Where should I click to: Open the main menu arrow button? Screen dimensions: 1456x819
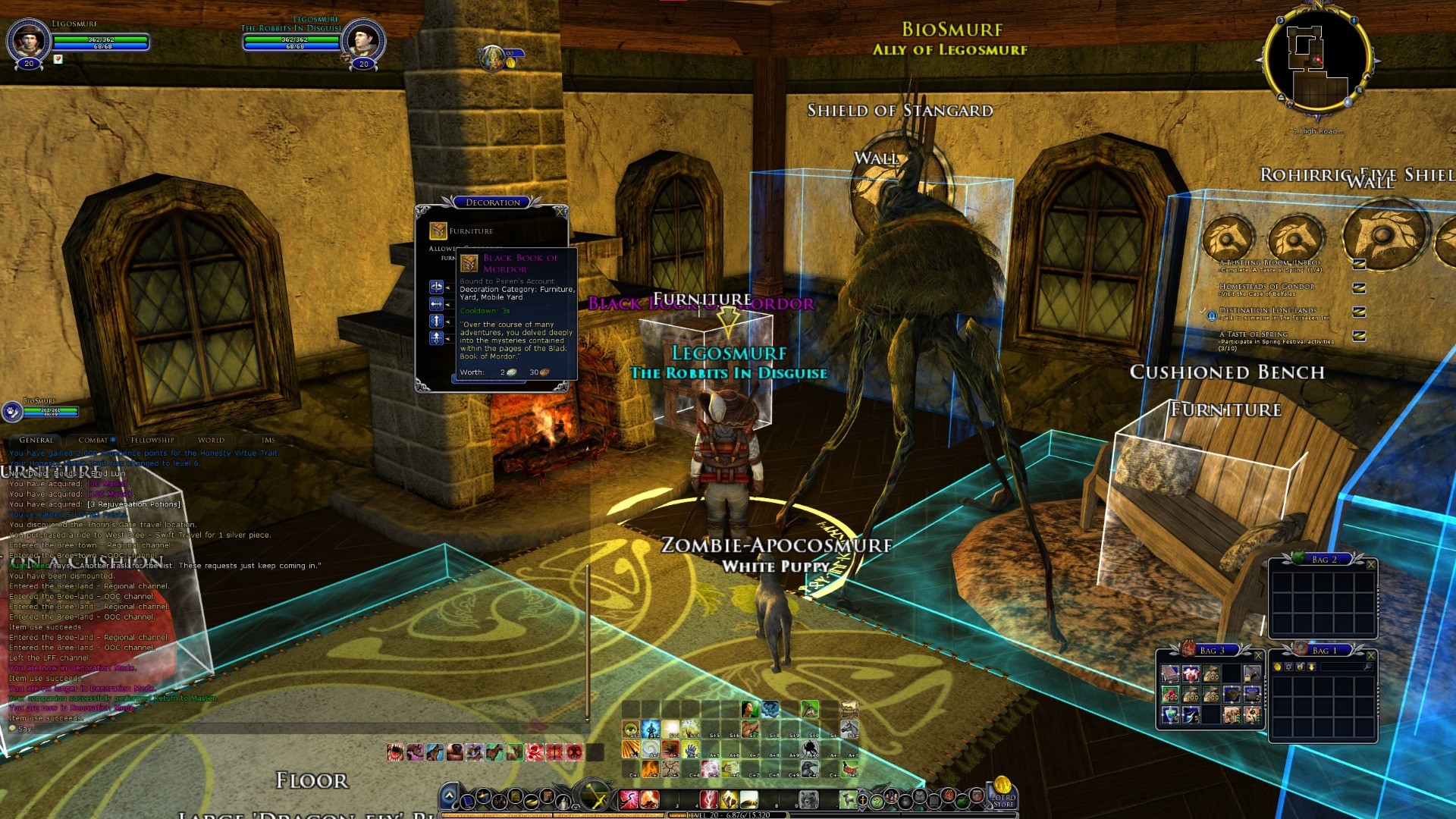tap(449, 796)
